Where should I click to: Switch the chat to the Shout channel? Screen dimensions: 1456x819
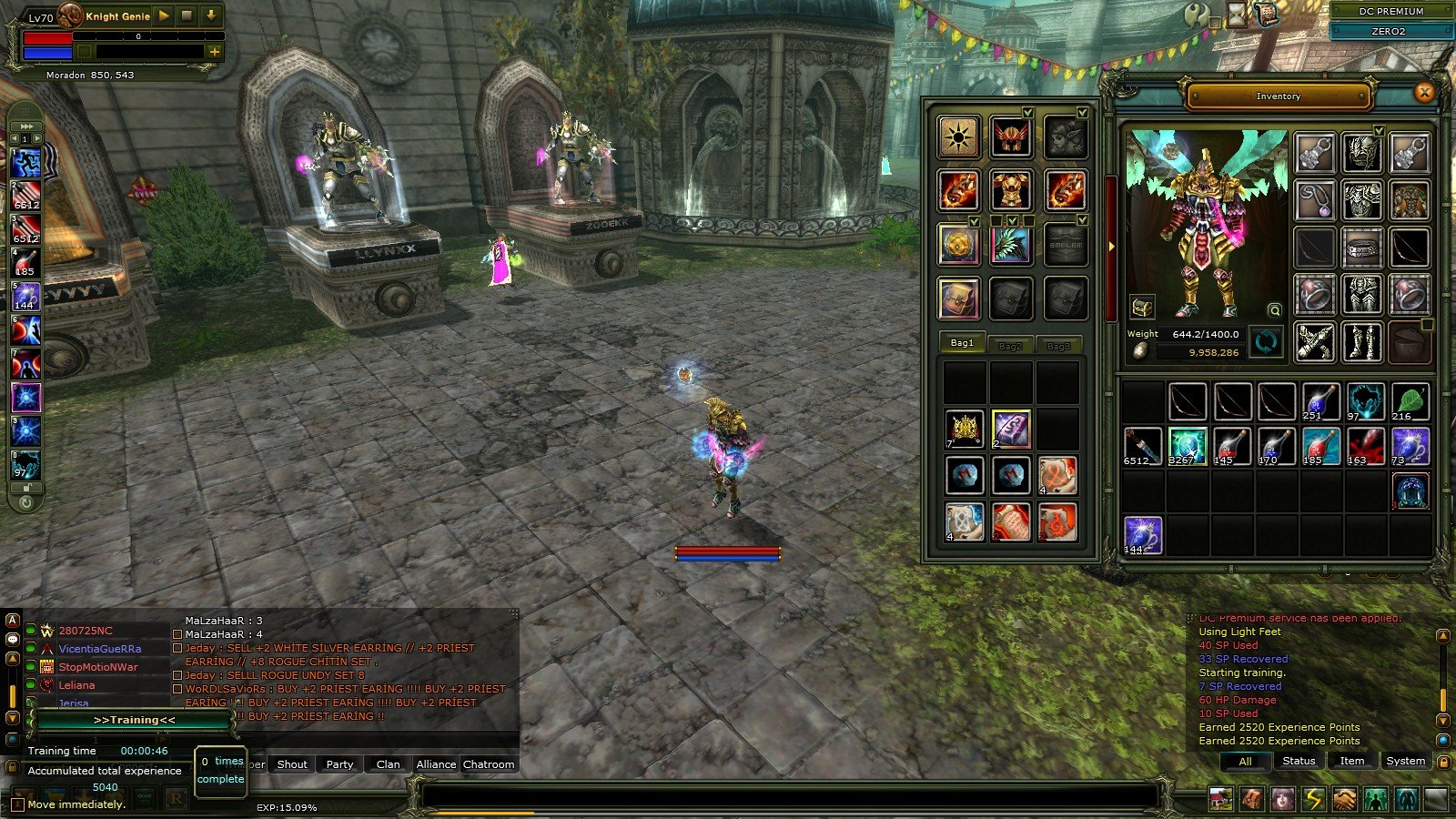(x=292, y=764)
